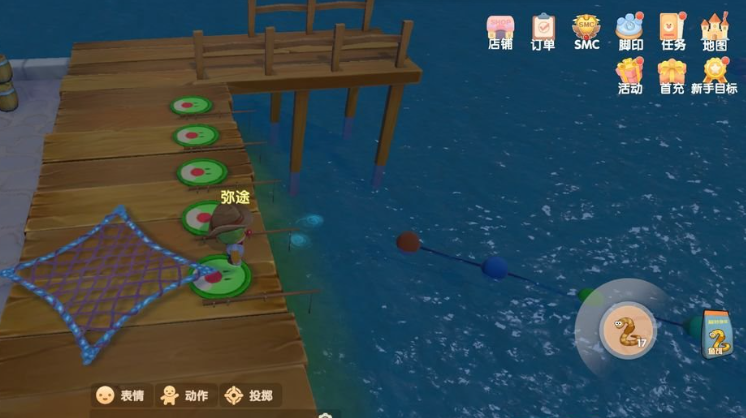Open the 店铺 shop menu

tap(500, 30)
